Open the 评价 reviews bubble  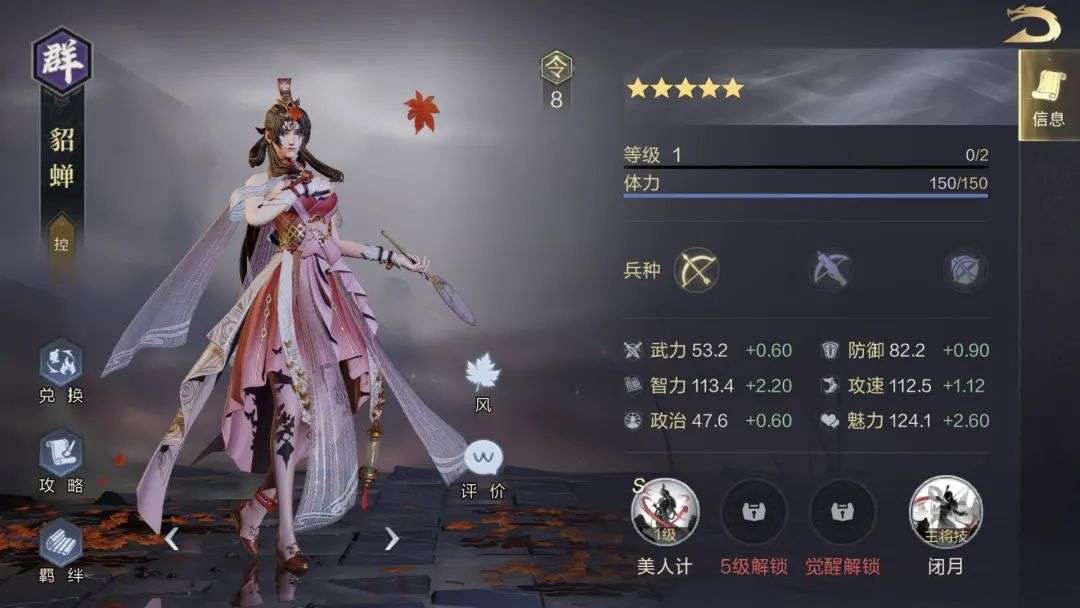483,470
